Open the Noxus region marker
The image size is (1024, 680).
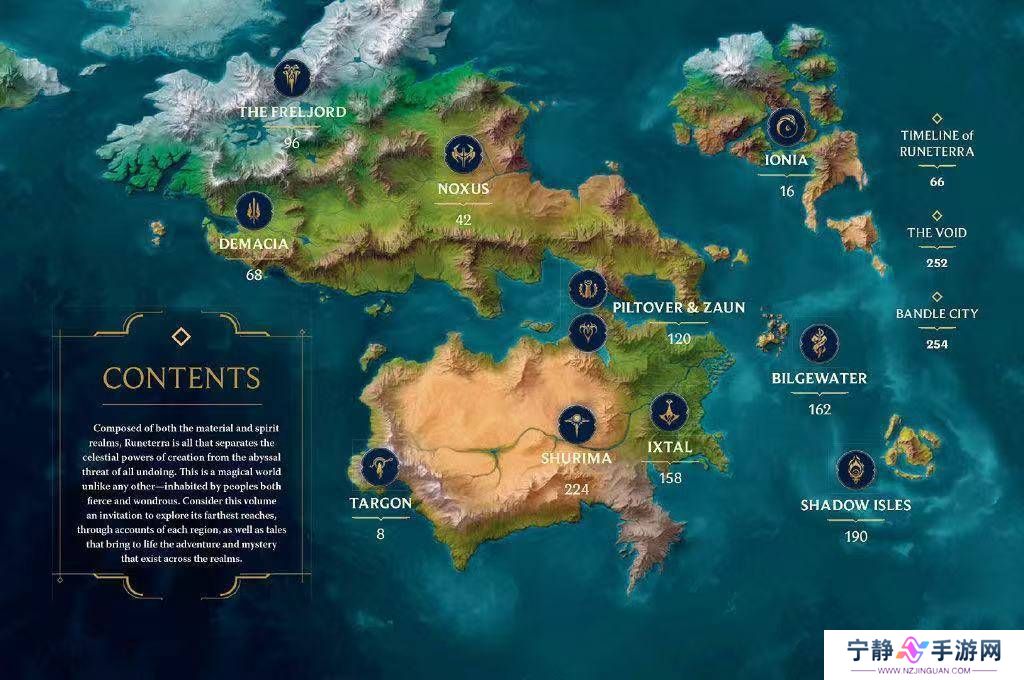463,155
